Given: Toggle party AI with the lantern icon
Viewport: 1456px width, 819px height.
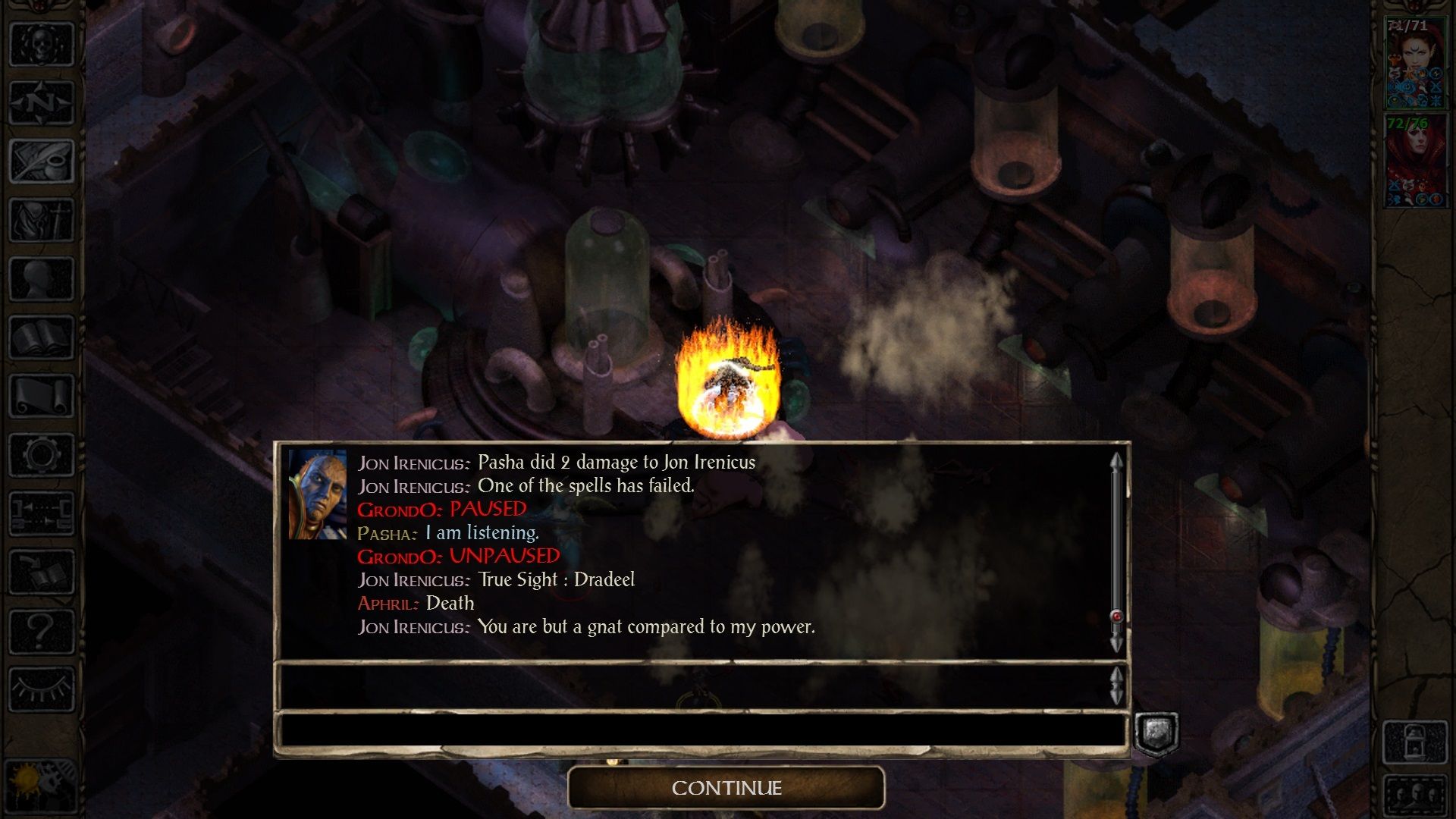Looking at the screenshot, I should point(1415,742).
